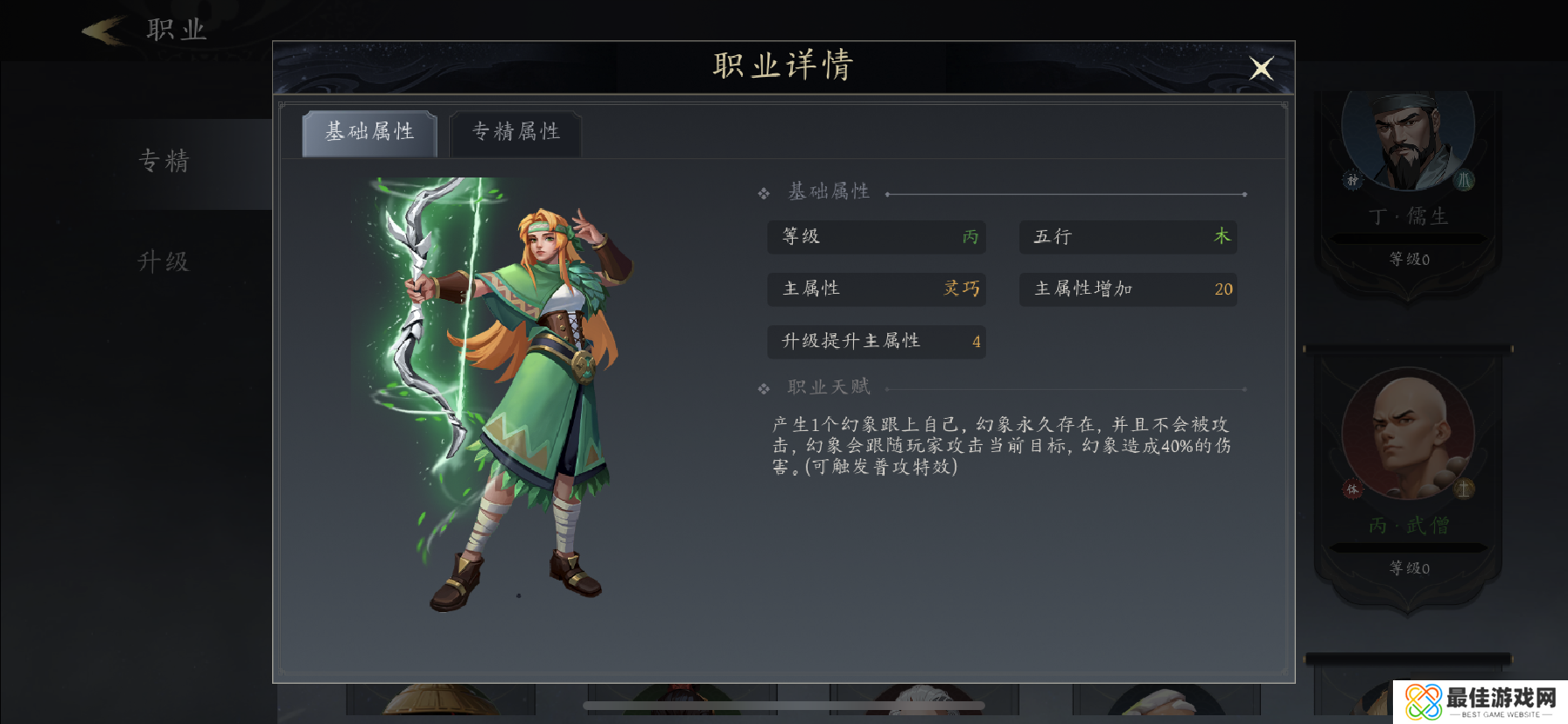Click the 等级 field showing 丙
The width and height of the screenshot is (1568, 724).
pyautogui.click(x=876, y=237)
